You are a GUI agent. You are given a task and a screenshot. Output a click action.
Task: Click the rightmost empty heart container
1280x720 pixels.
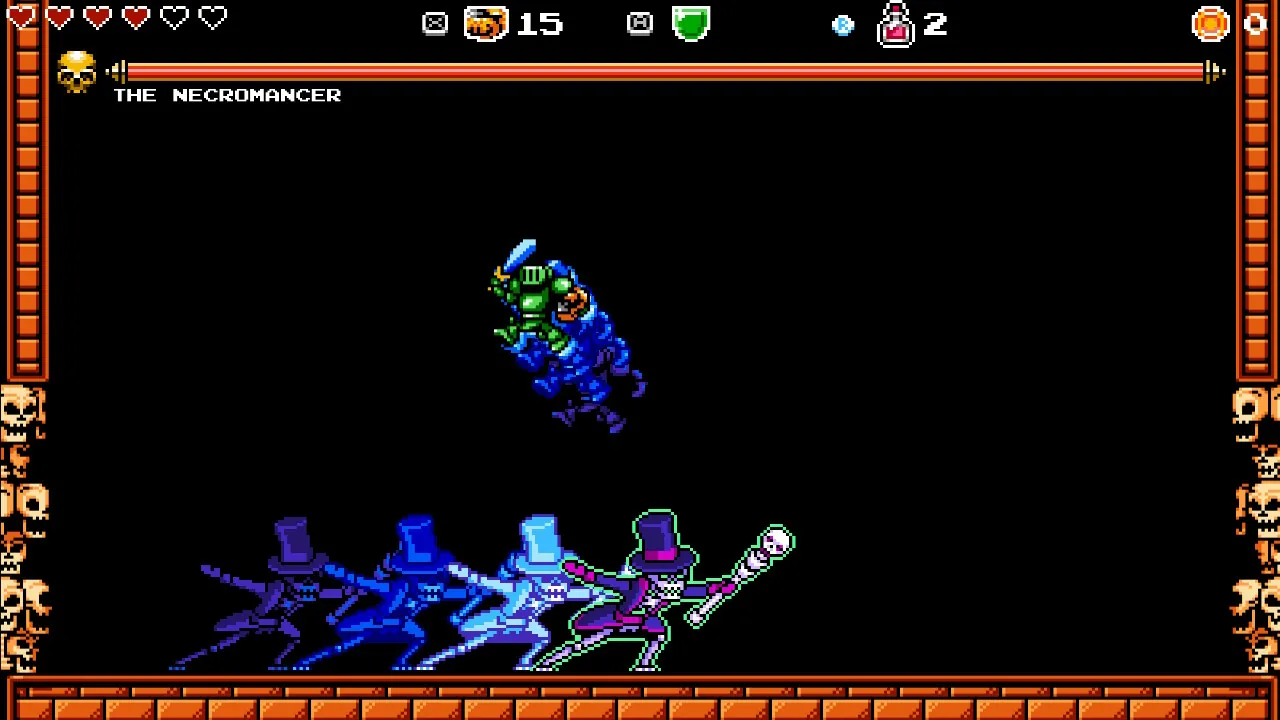point(212,17)
